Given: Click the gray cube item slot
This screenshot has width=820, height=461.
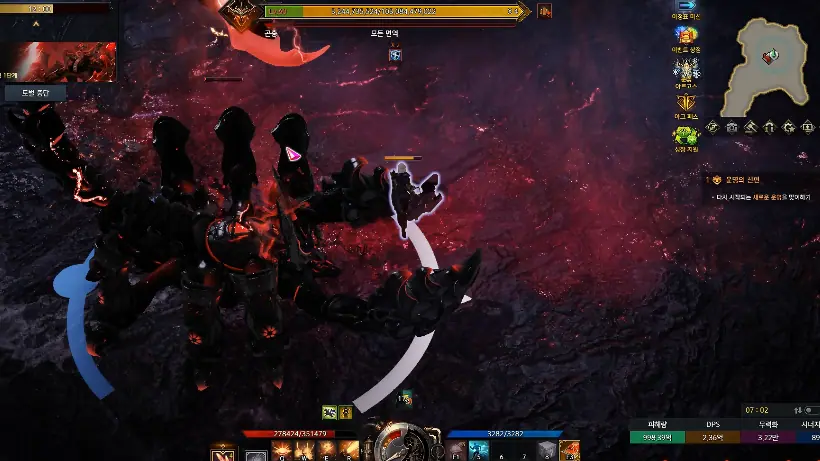Looking at the screenshot, I should click(547, 452).
